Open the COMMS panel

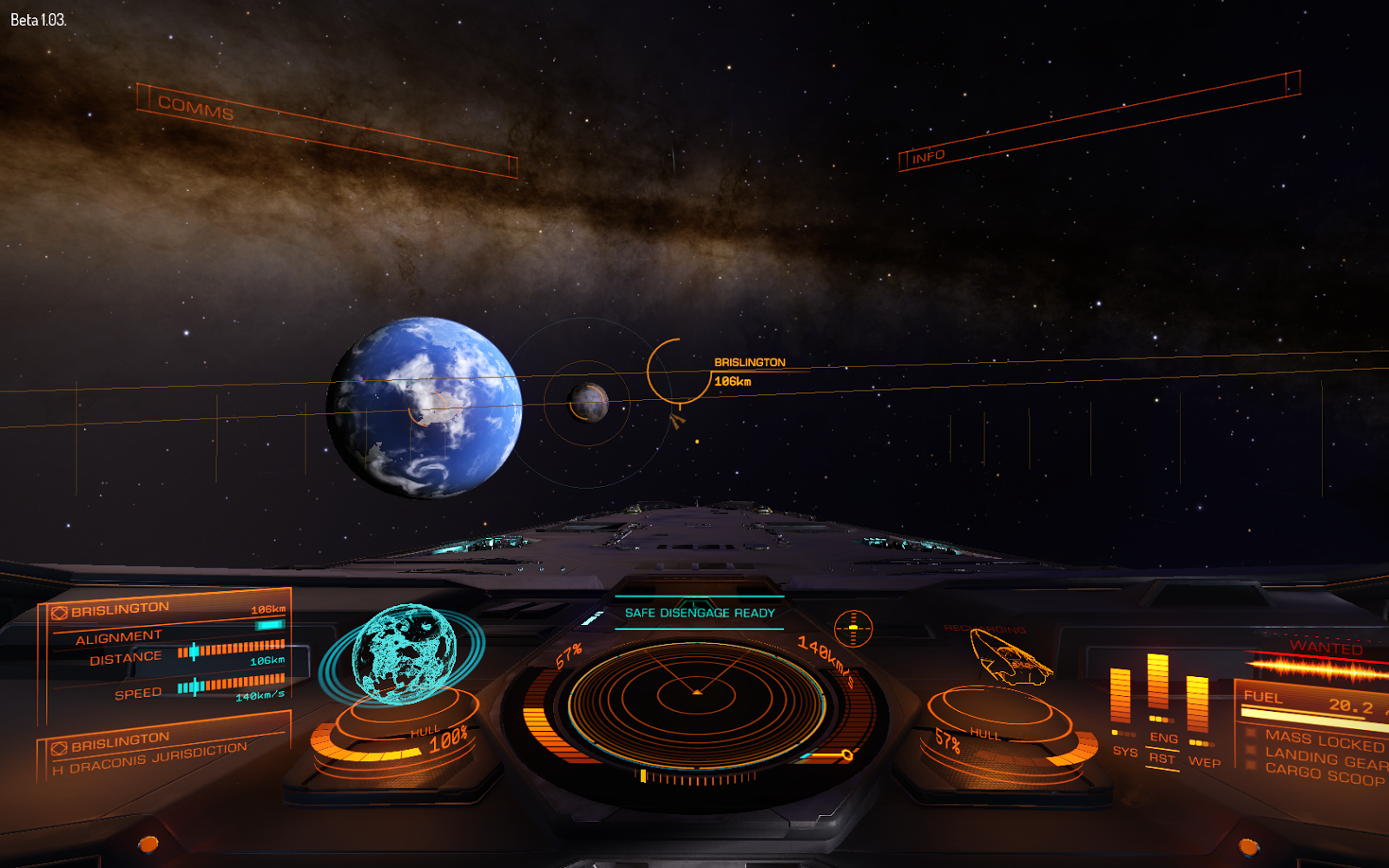click(196, 108)
